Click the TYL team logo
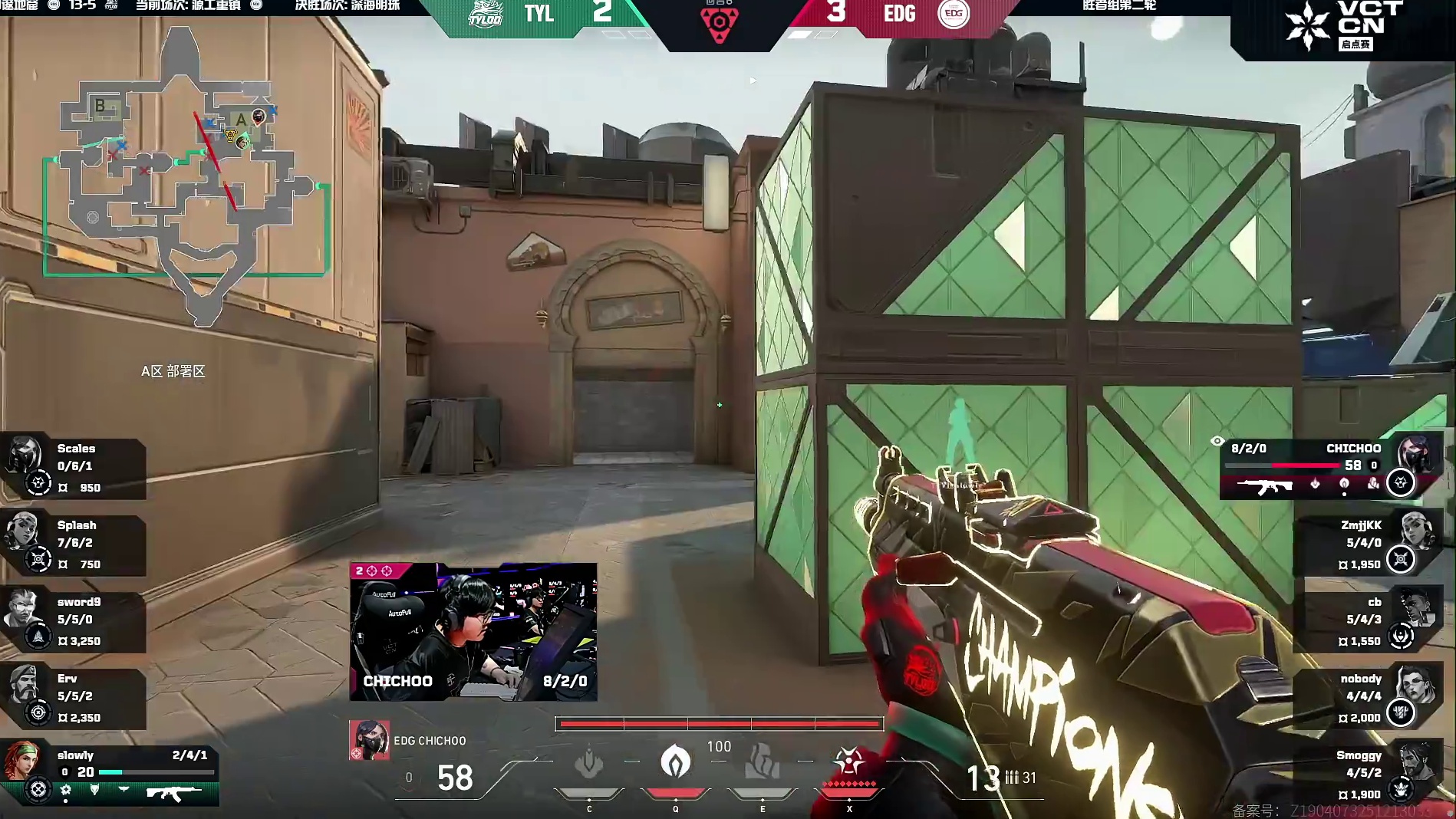 tap(486, 14)
